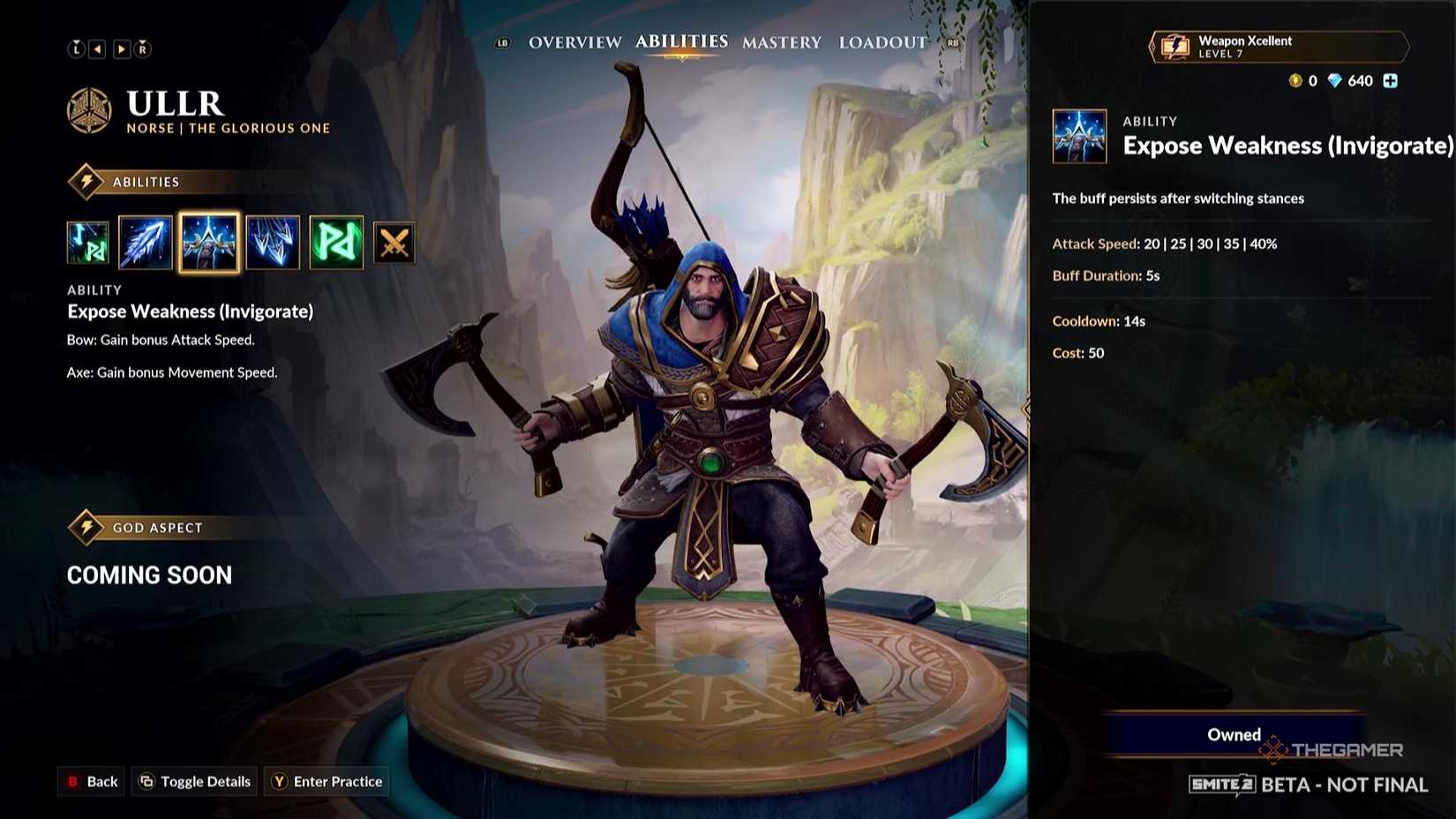
Task: Toggle Details for the god view
Action: click(193, 781)
